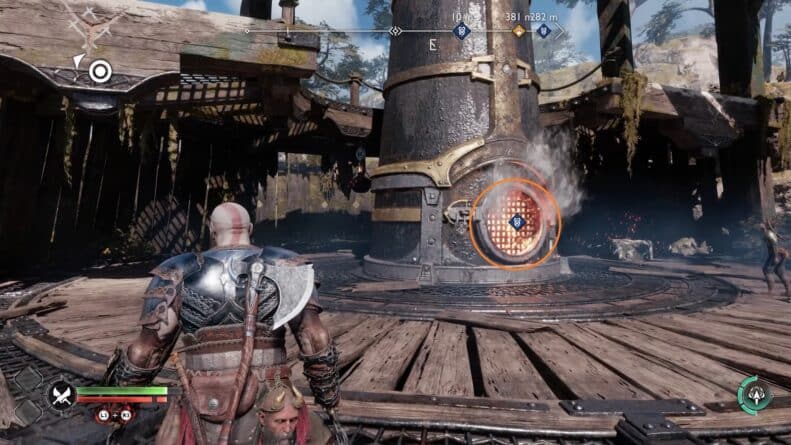Select the blue marker inside the orange target ring
This screenshot has width=791, height=445.
tap(516, 221)
